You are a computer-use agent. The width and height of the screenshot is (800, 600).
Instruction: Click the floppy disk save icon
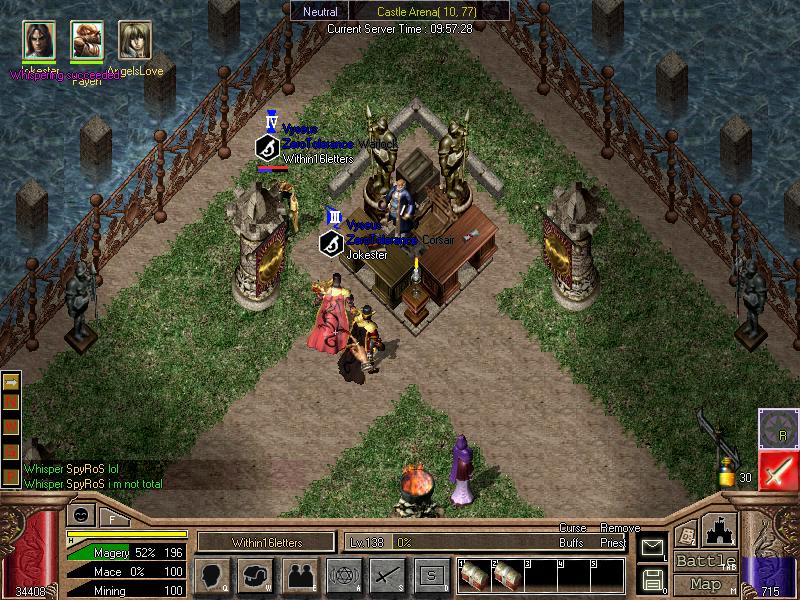(x=651, y=578)
